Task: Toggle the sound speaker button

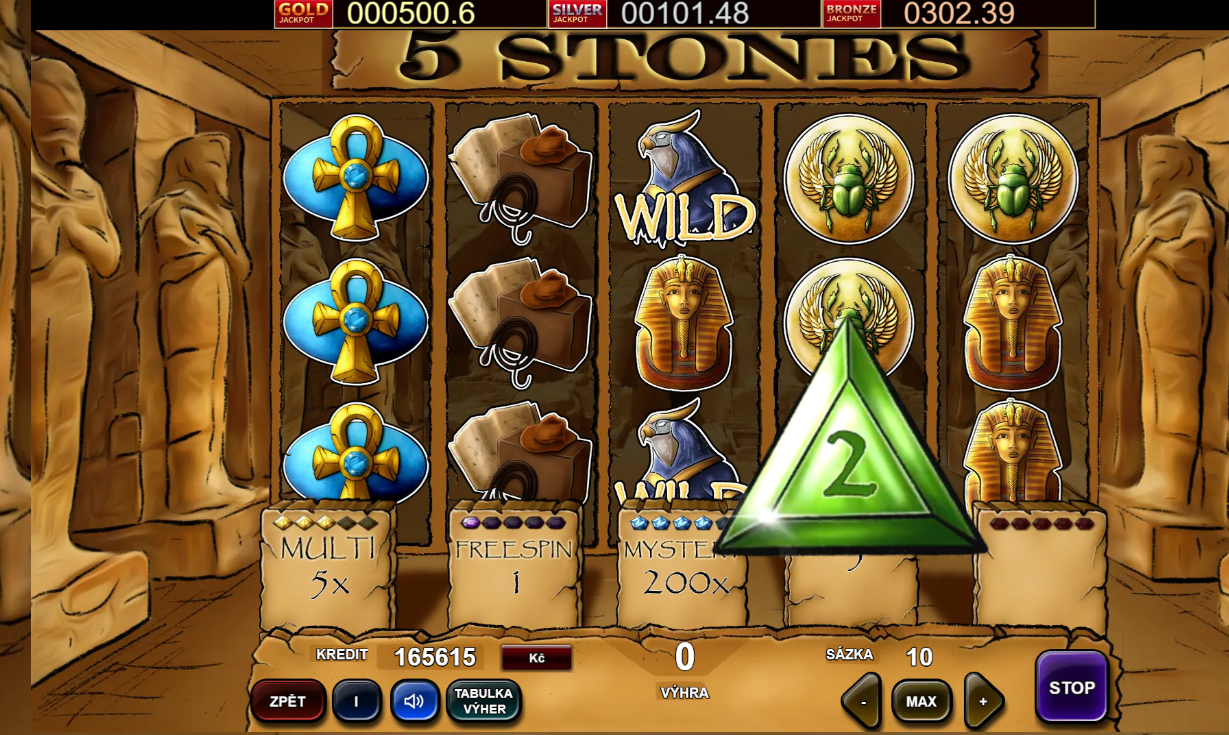Action: 414,701
